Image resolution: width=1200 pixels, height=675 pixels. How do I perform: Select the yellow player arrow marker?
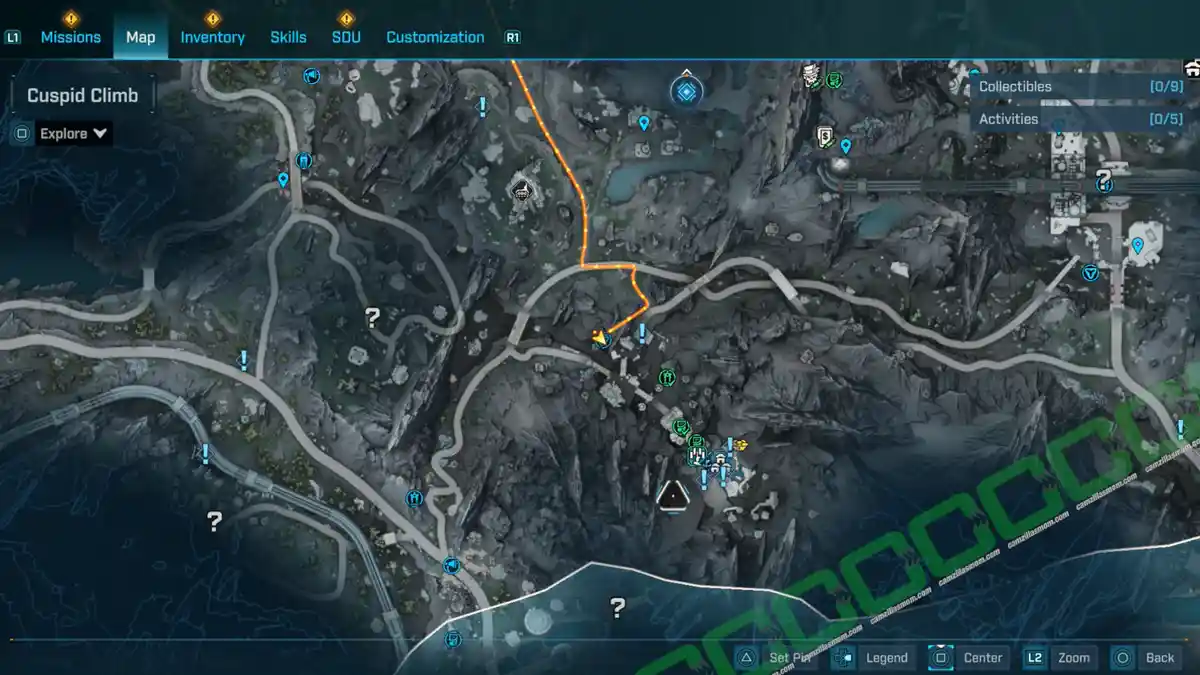point(599,338)
